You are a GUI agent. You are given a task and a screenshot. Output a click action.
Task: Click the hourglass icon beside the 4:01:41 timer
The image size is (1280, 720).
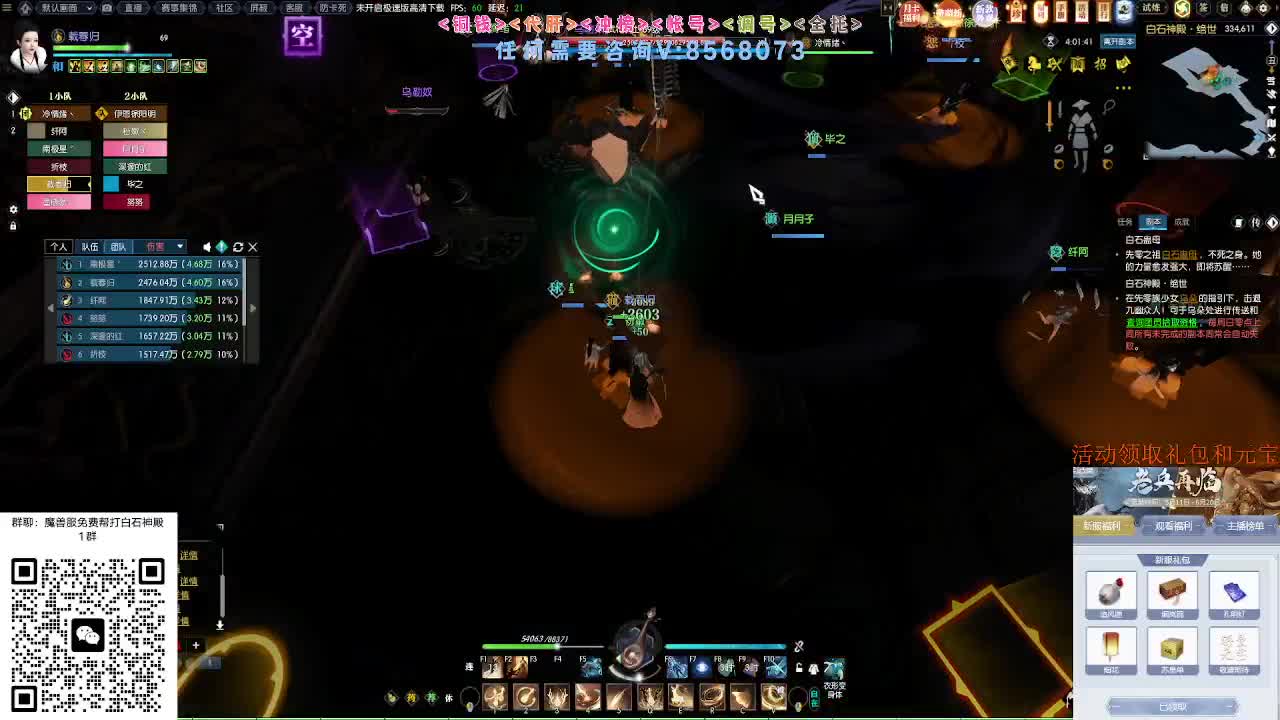click(x=1051, y=41)
